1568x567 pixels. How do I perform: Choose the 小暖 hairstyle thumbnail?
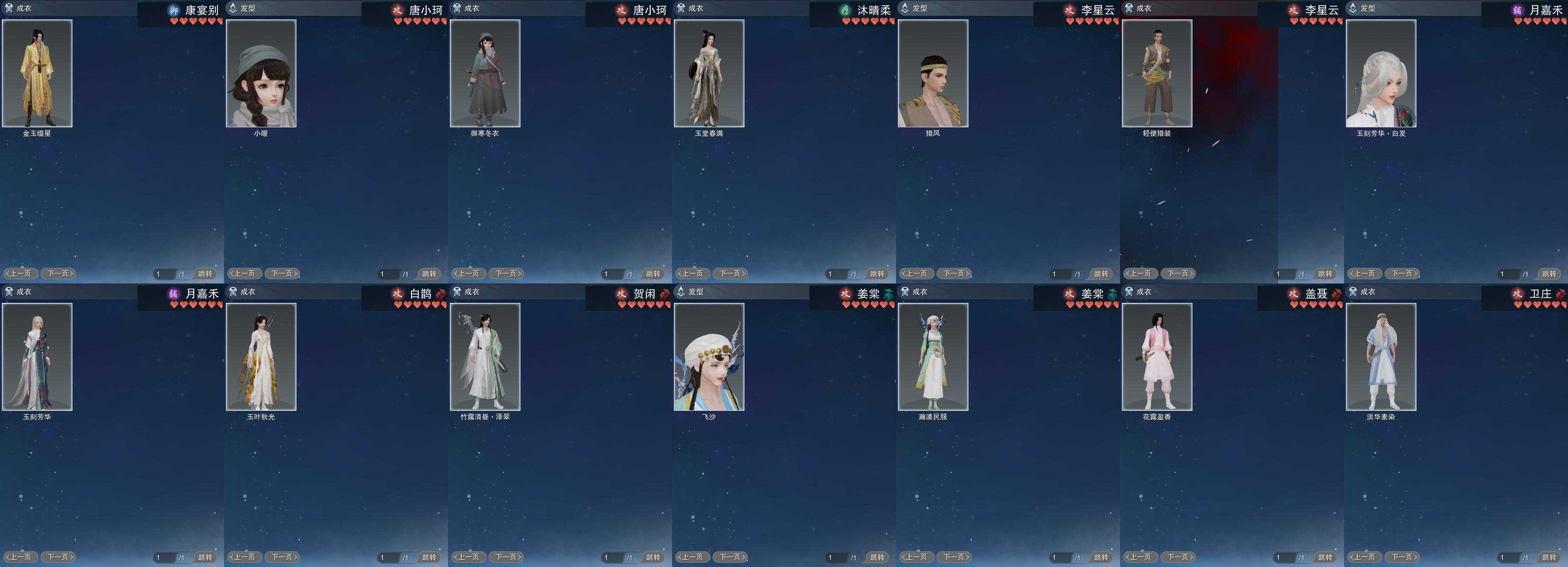click(261, 73)
